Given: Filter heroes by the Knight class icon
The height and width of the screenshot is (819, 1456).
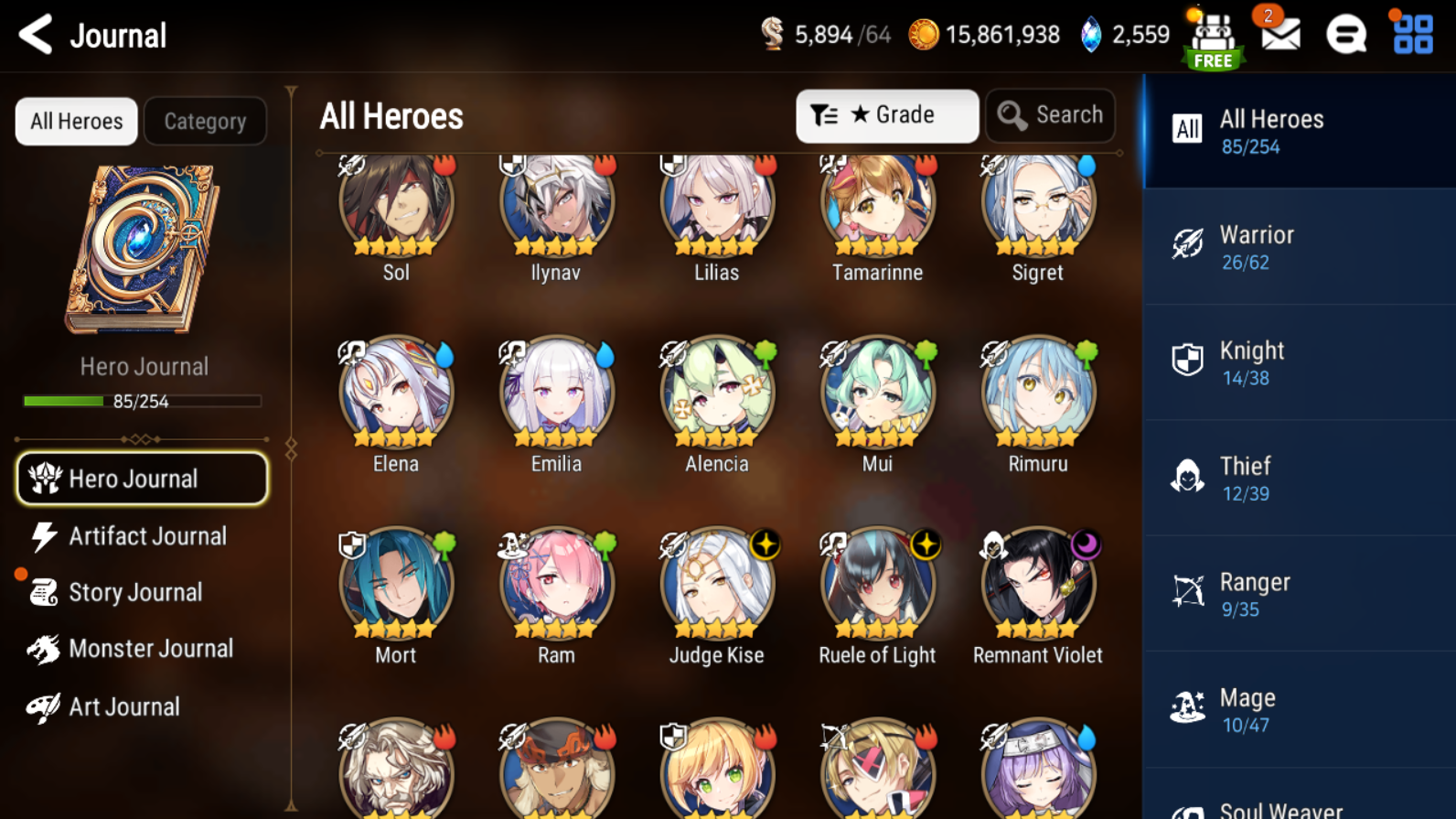Looking at the screenshot, I should (x=1186, y=361).
